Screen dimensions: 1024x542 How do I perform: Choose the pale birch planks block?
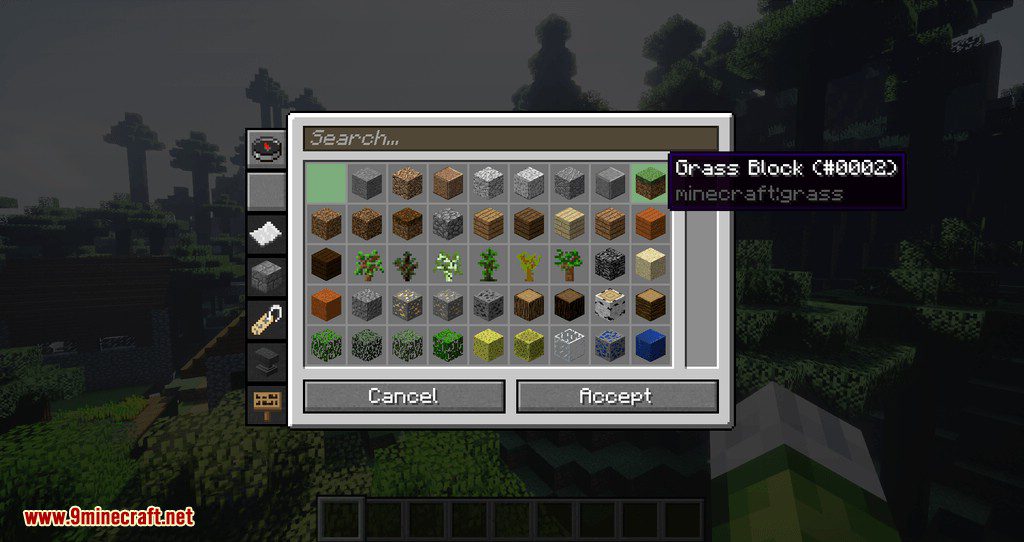pos(570,224)
